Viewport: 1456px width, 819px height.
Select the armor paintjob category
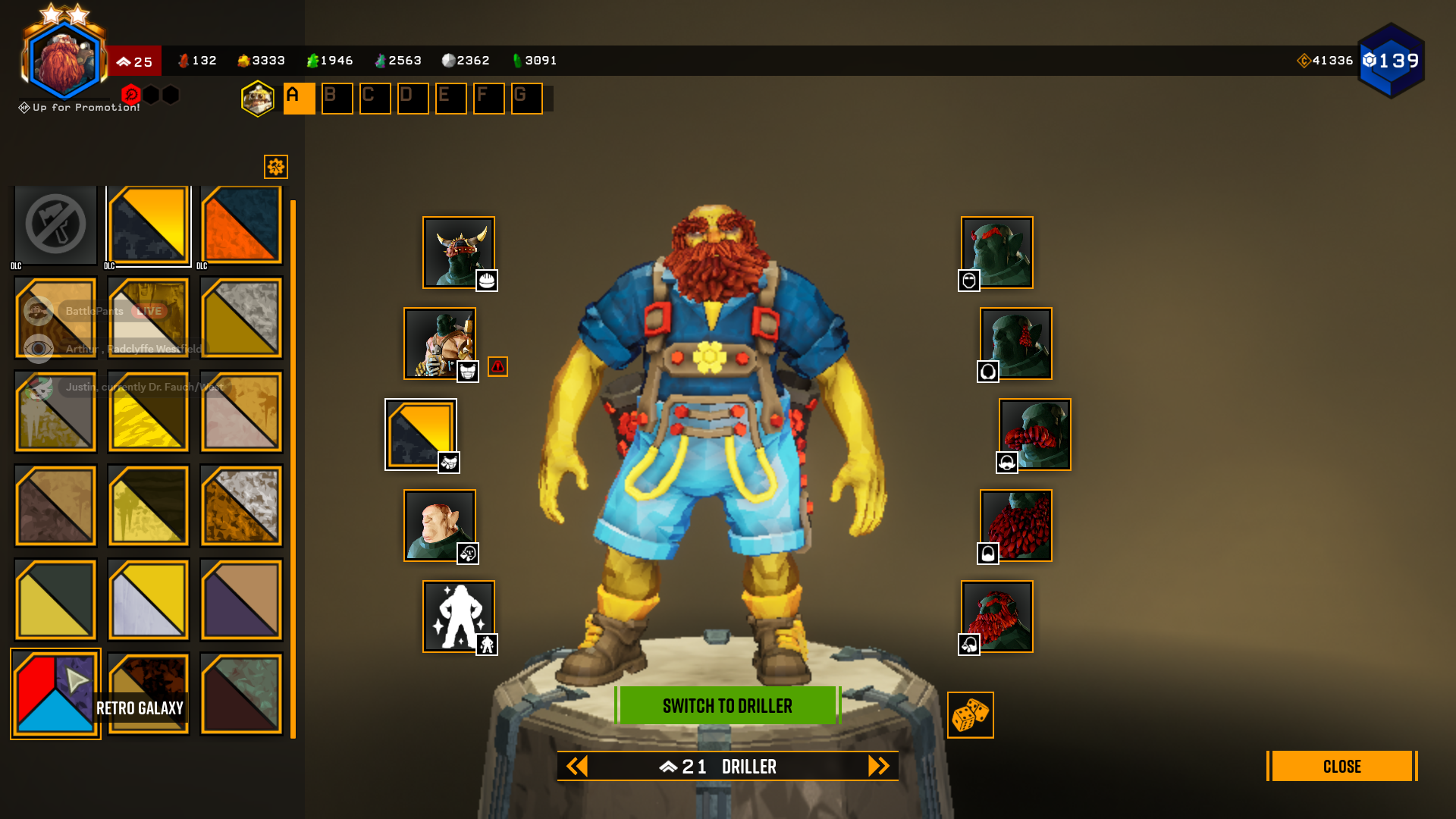(420, 435)
